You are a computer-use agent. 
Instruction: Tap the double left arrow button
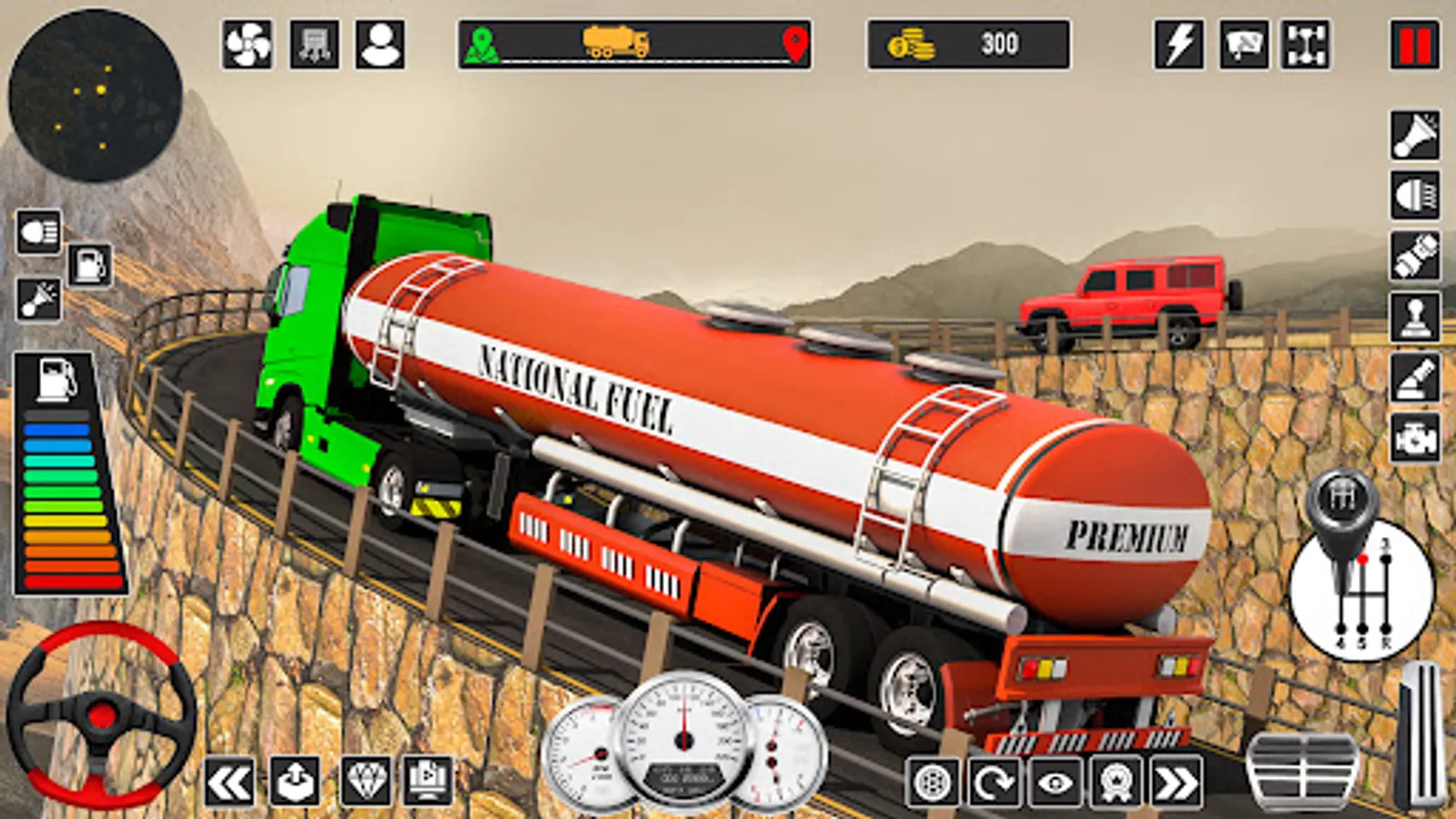(228, 782)
